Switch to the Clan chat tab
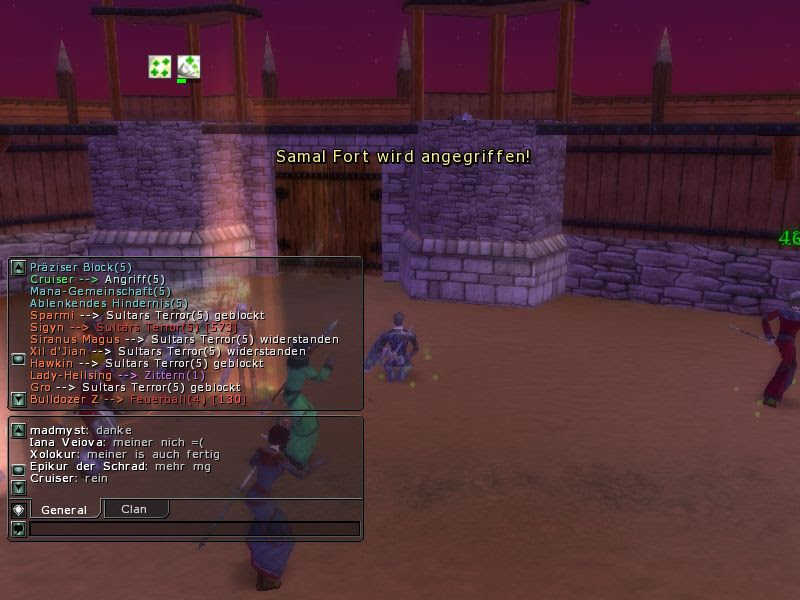The image size is (800, 600). [134, 509]
